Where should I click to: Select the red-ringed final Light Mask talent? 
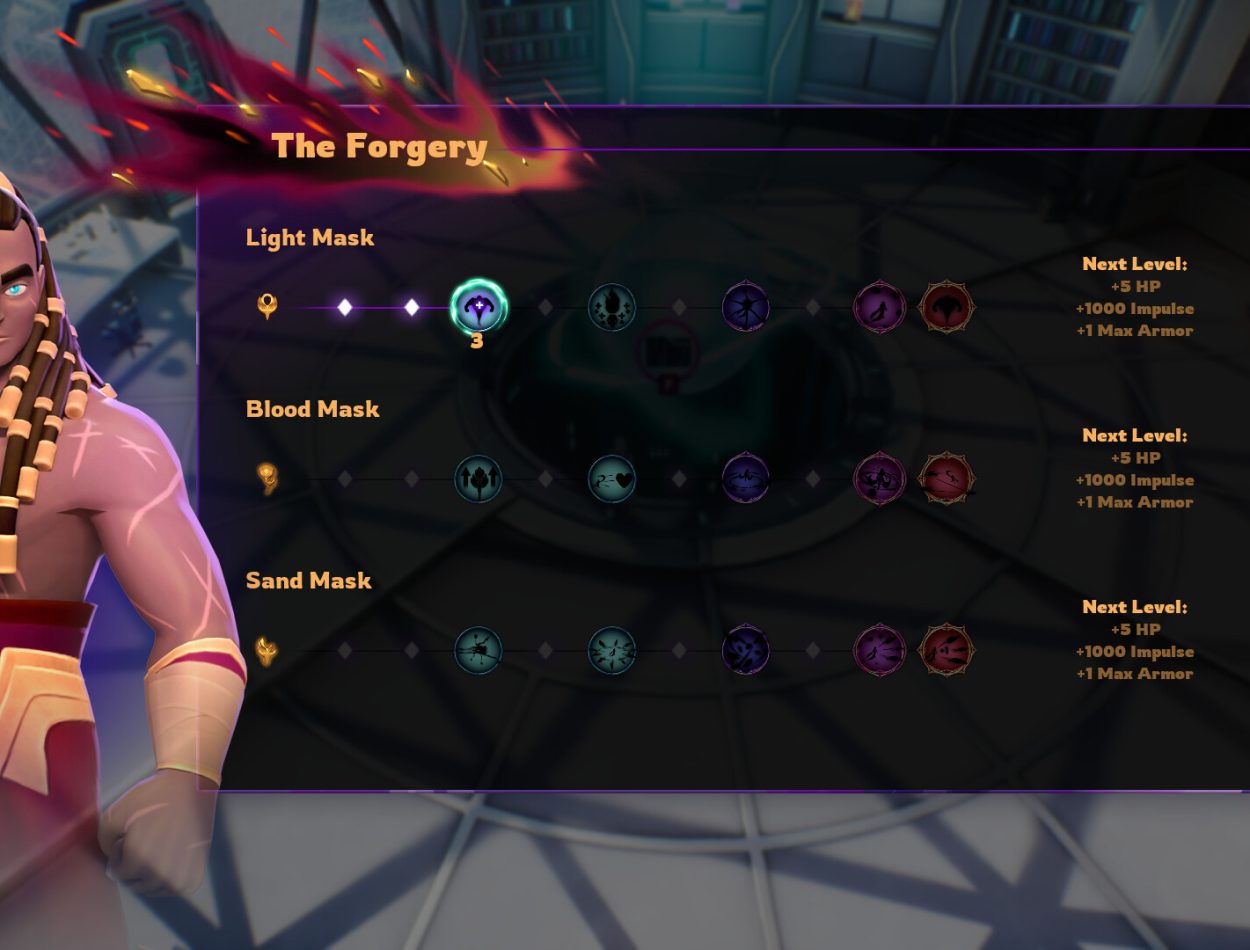click(x=946, y=307)
